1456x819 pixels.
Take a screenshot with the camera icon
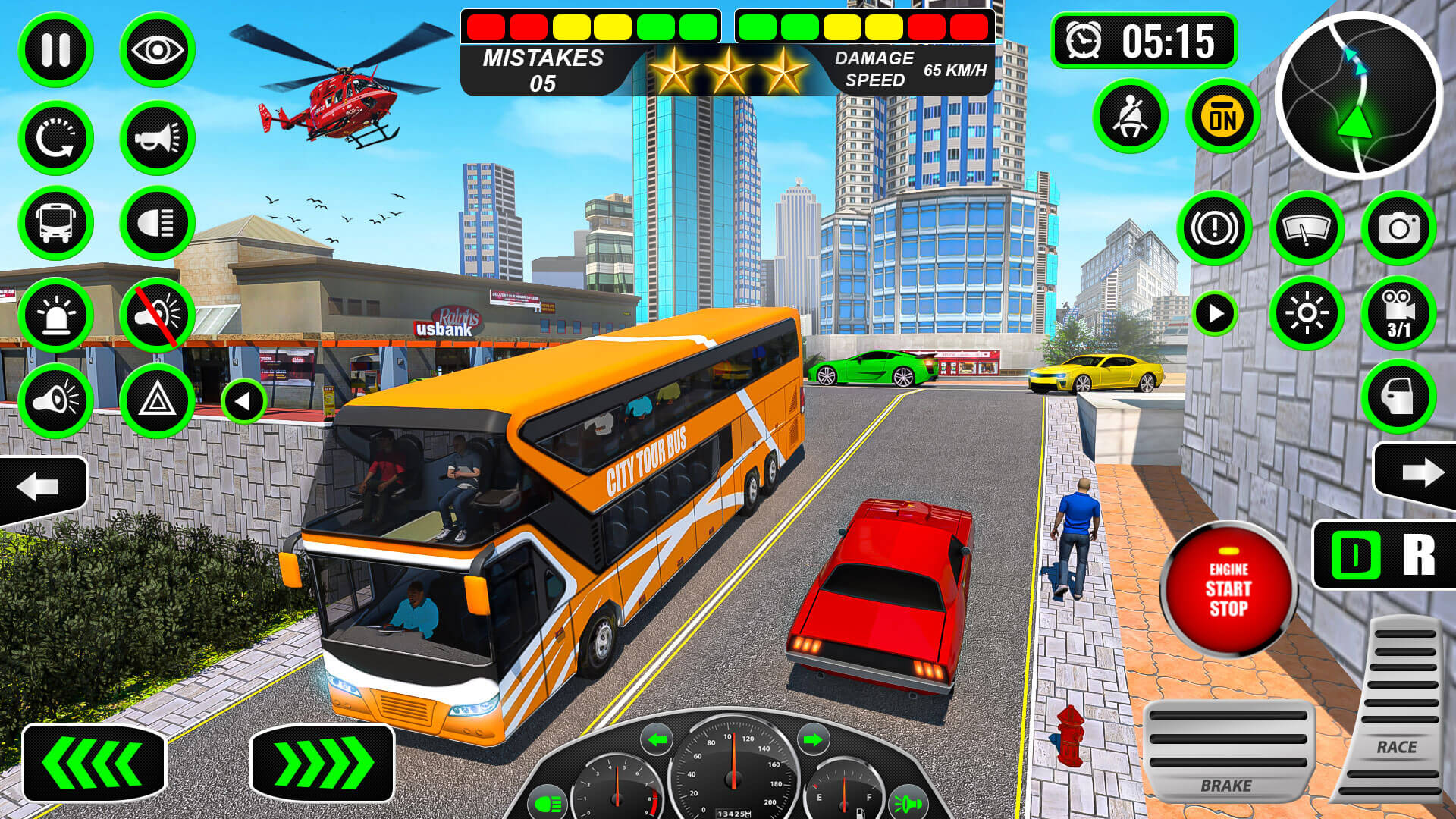click(x=1399, y=227)
